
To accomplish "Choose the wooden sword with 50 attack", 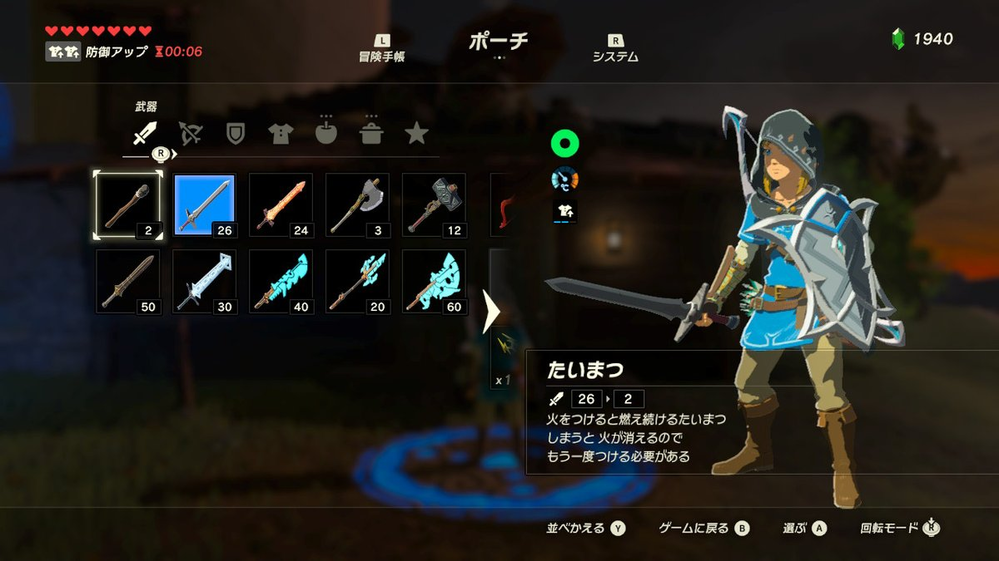I will [127, 281].
